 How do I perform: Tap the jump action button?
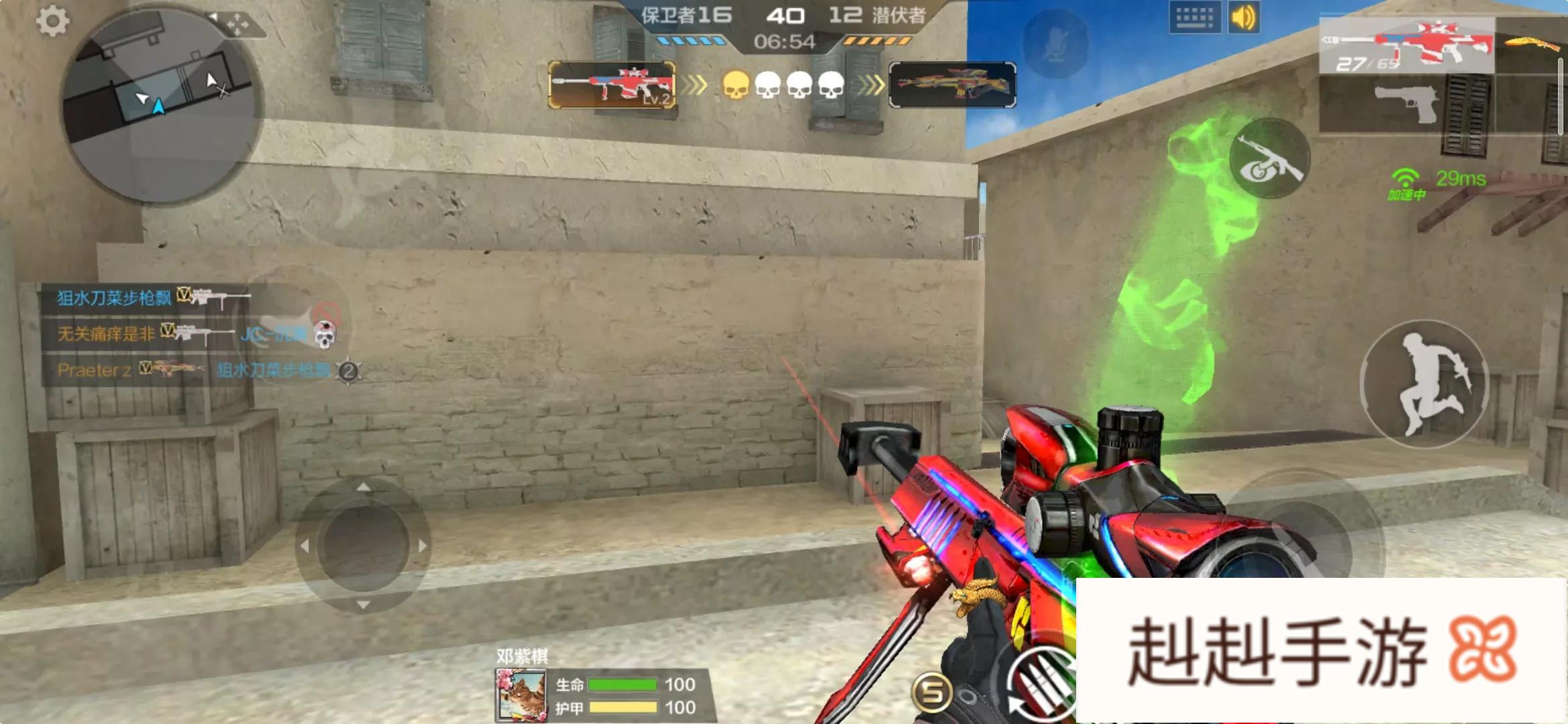[1425, 384]
